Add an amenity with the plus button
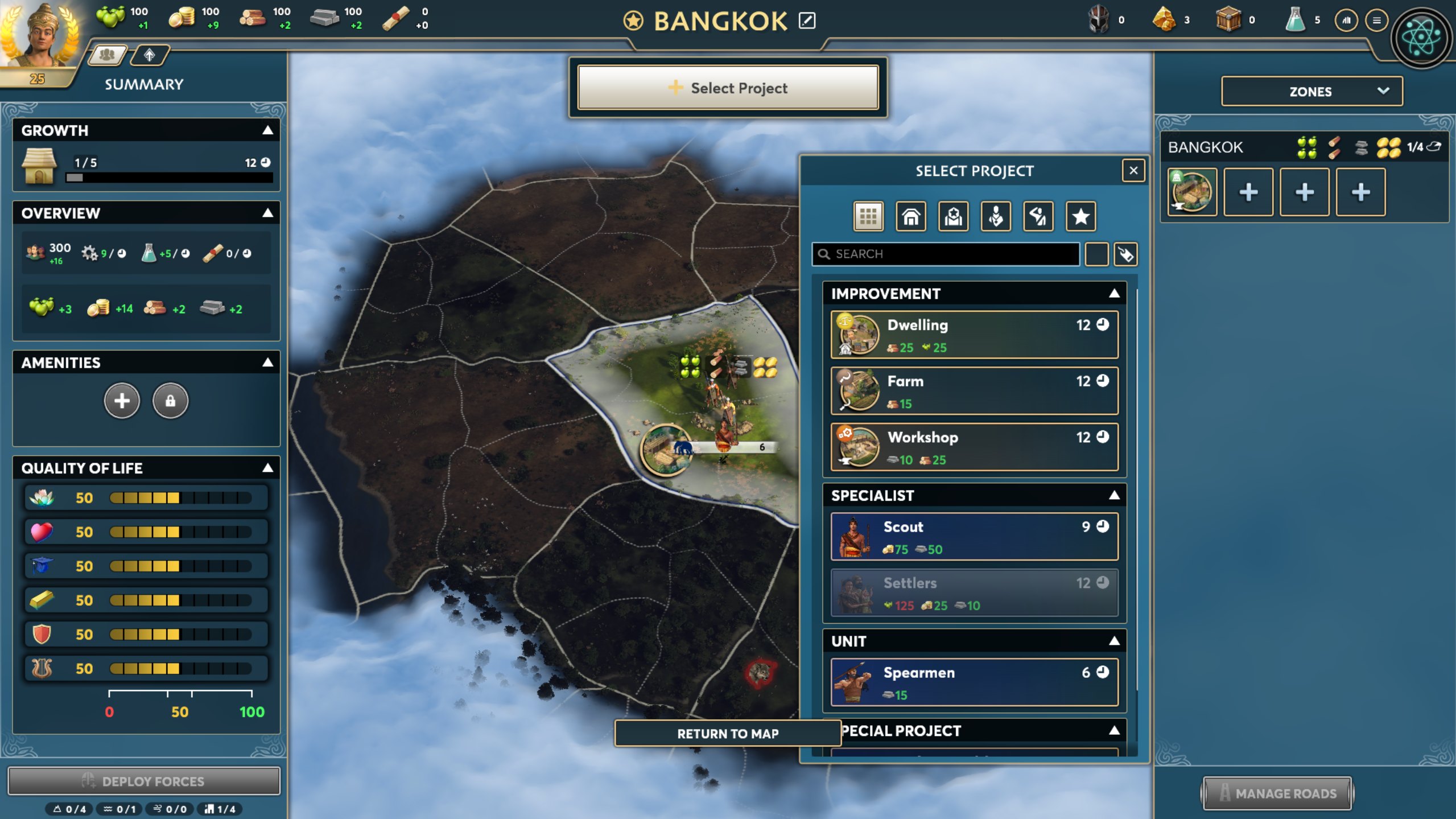 tap(122, 401)
